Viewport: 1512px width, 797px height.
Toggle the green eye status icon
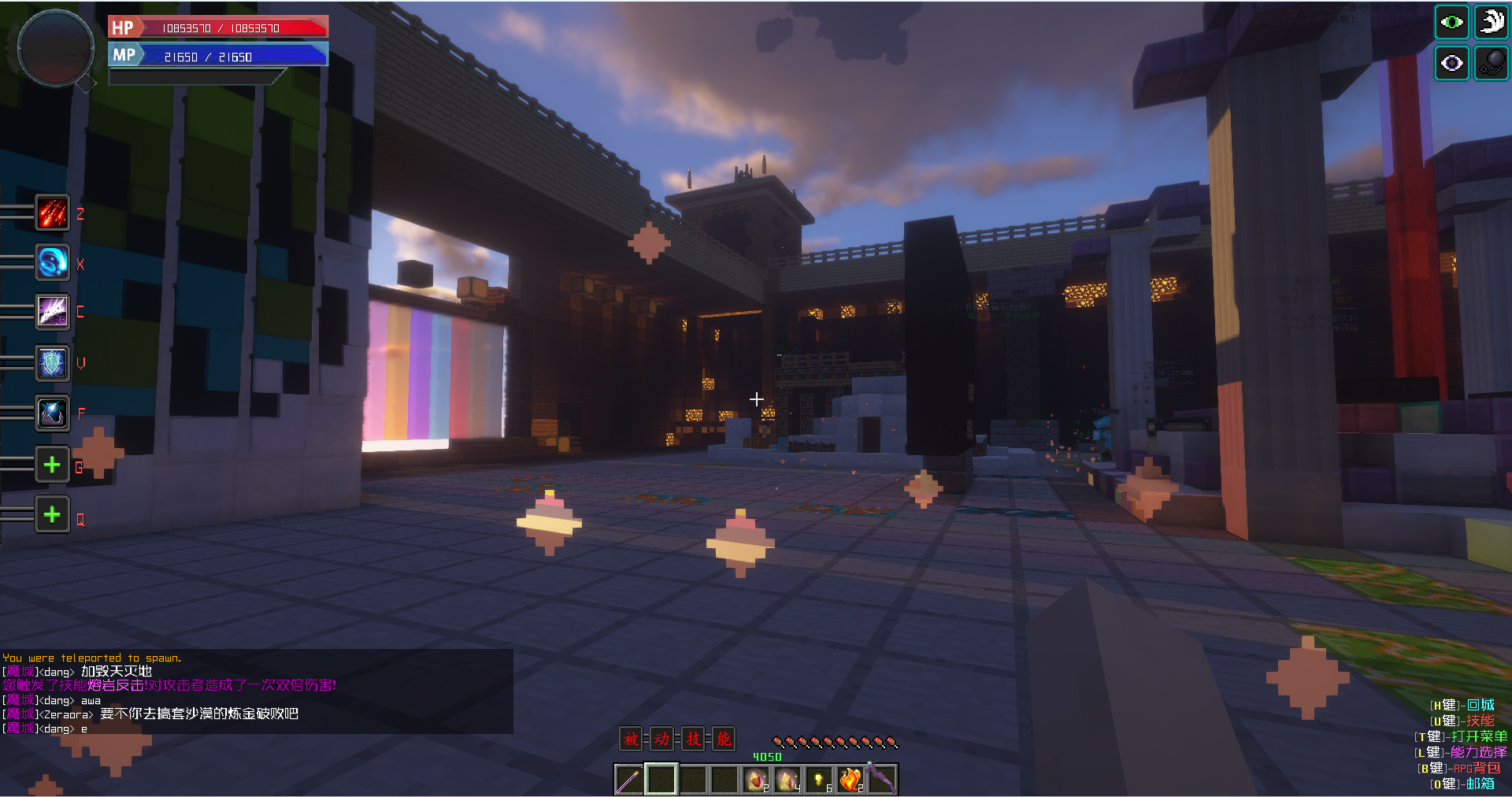click(1451, 22)
